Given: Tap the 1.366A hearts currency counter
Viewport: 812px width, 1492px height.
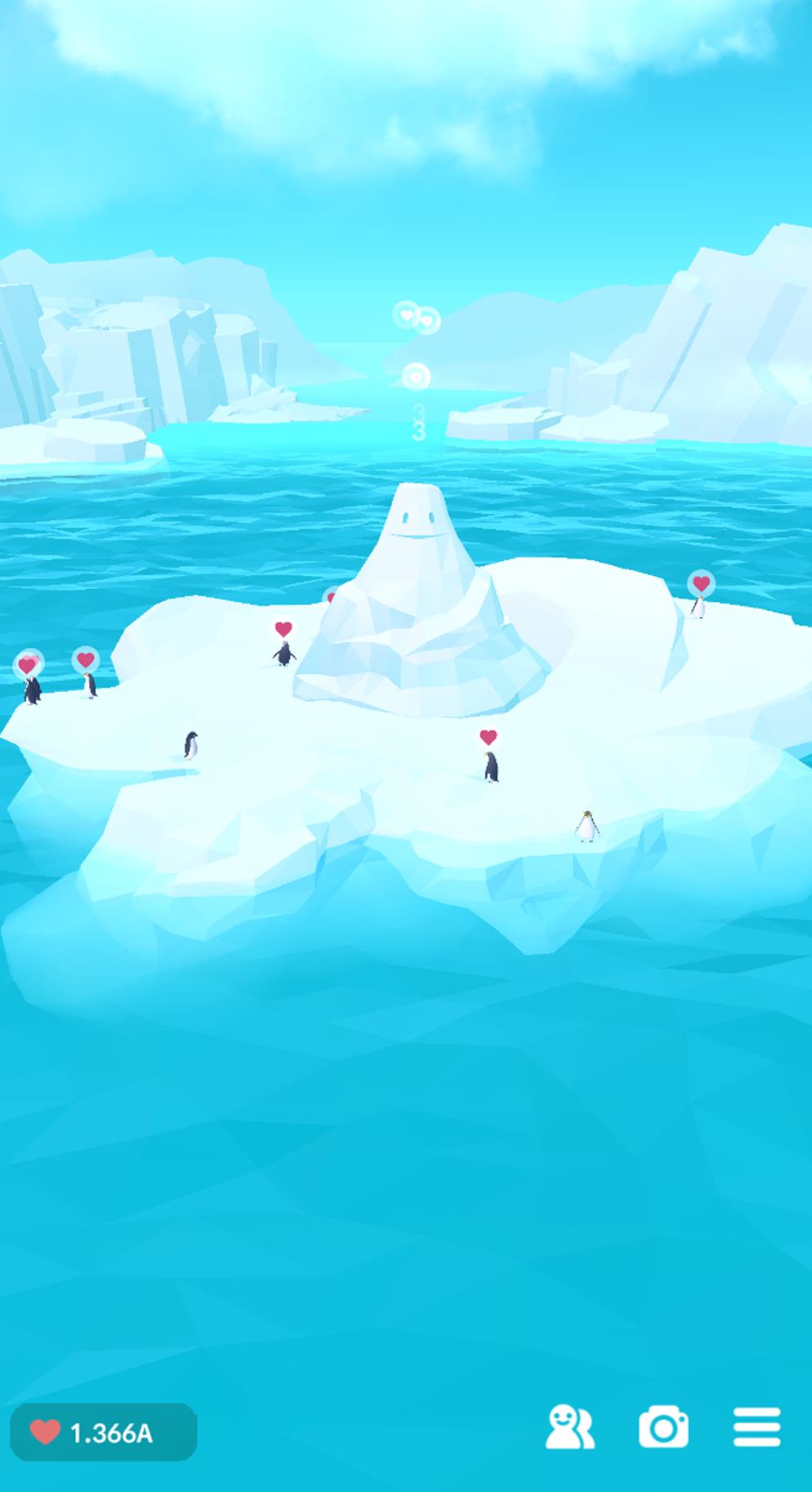Looking at the screenshot, I should coord(103,1432).
